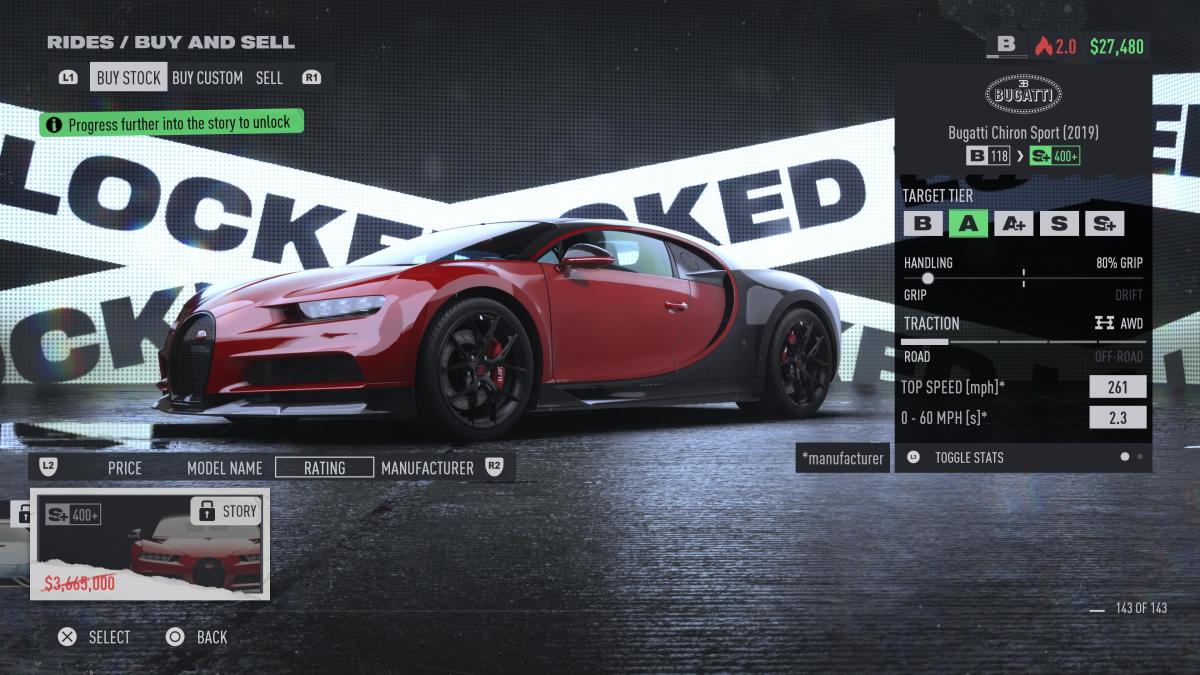Screen dimensions: 1200x675
Task: Switch to the Buy Stock tab
Action: coord(128,77)
